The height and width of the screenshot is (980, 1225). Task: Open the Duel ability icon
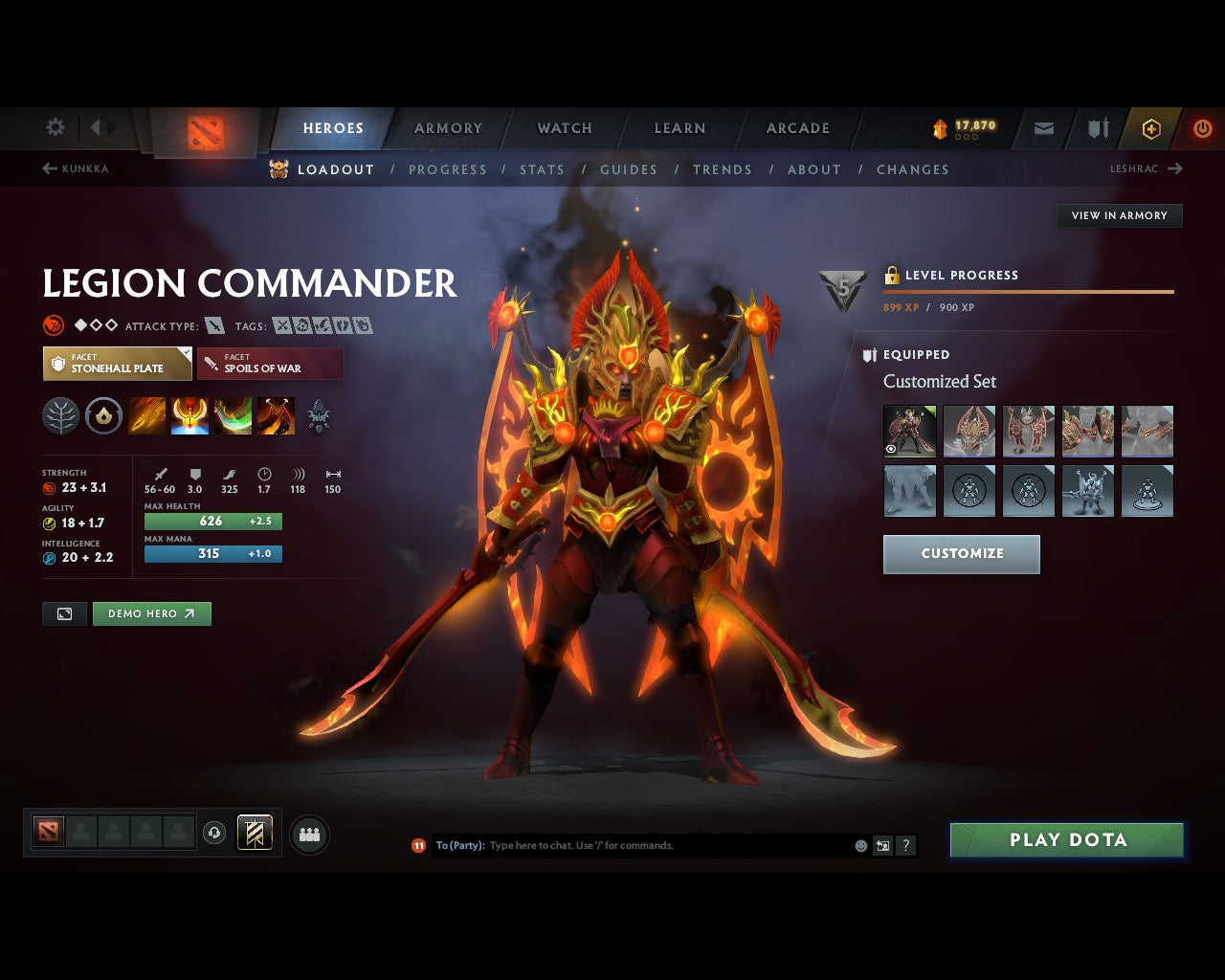tap(277, 415)
